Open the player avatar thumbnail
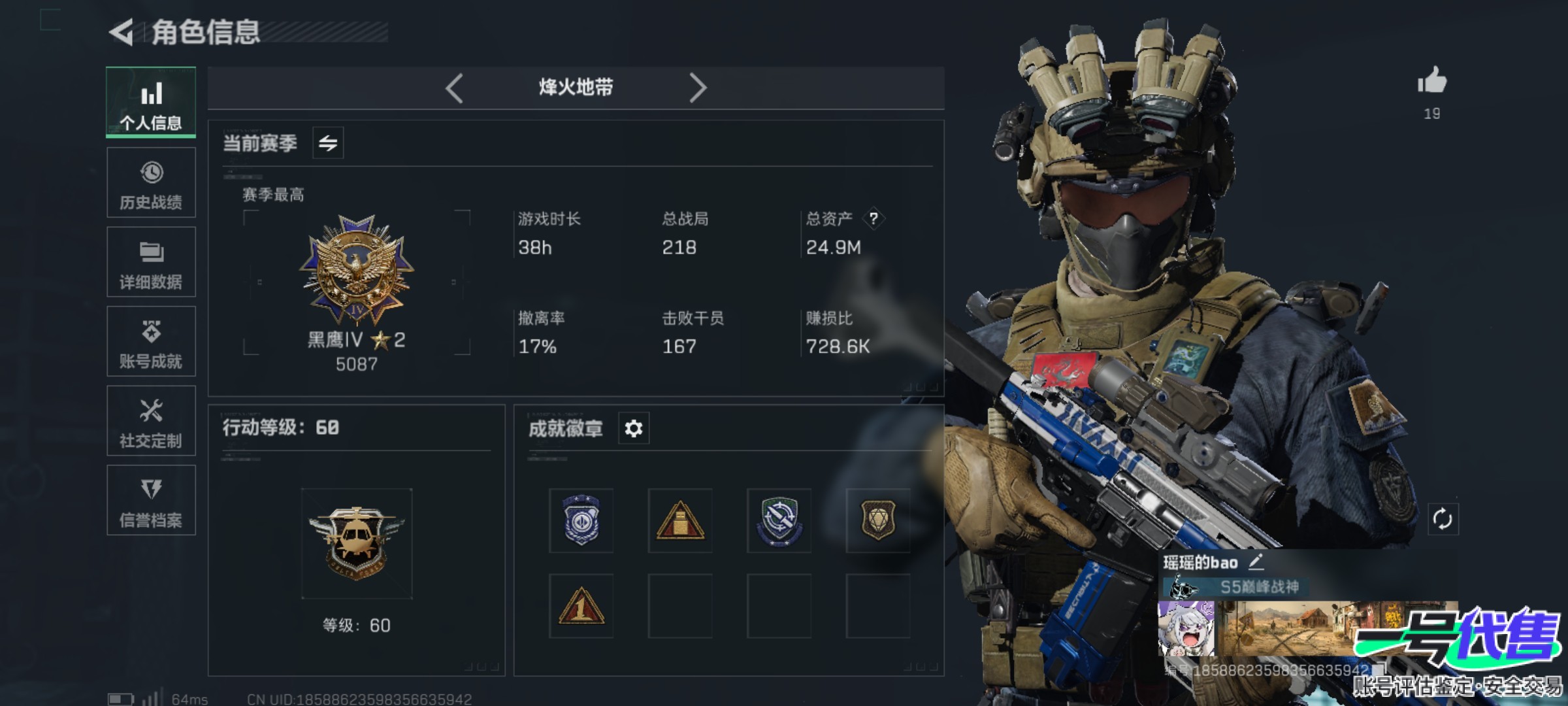The image size is (1568, 706). (1186, 629)
